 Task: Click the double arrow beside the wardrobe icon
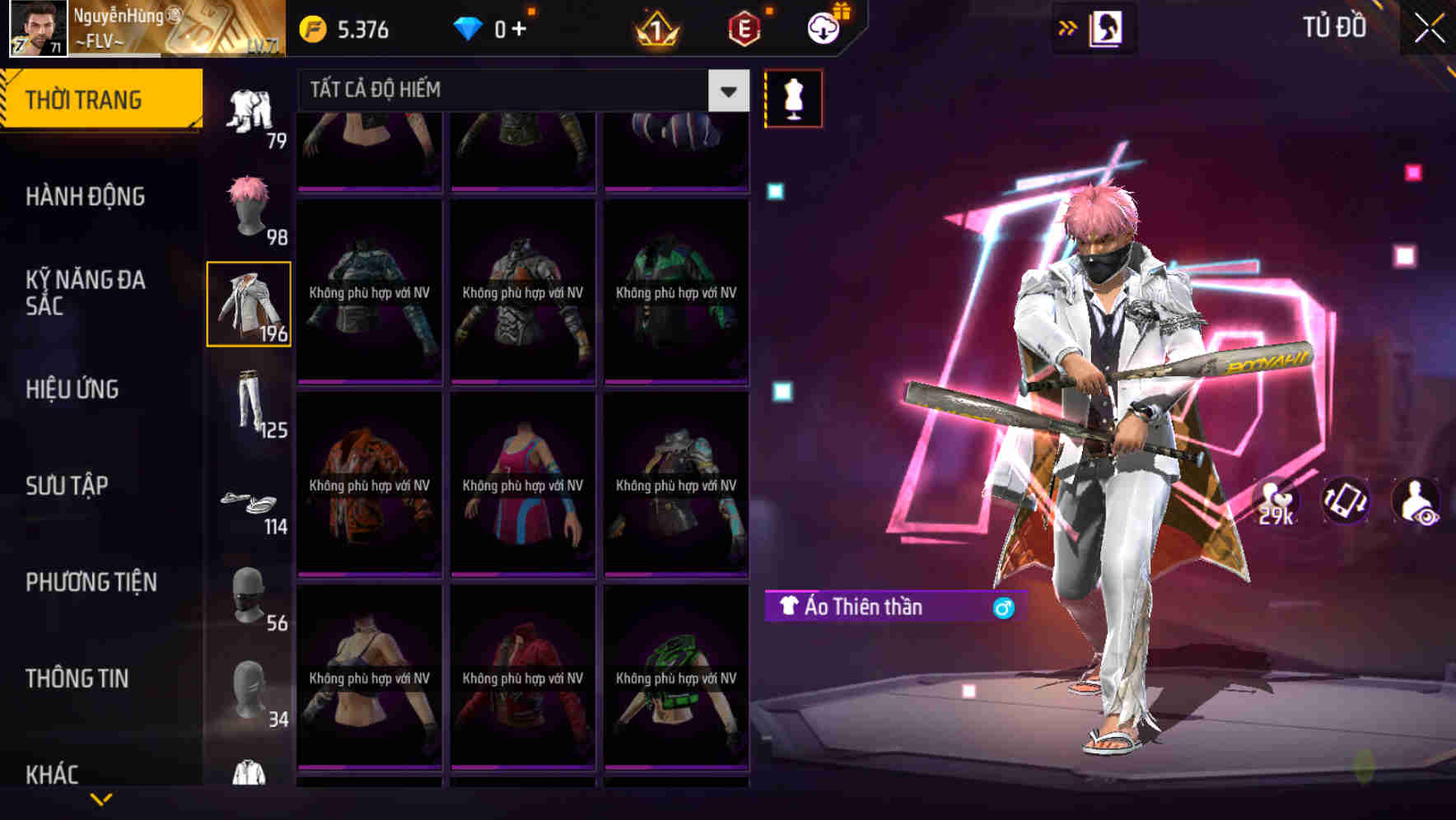[1068, 27]
